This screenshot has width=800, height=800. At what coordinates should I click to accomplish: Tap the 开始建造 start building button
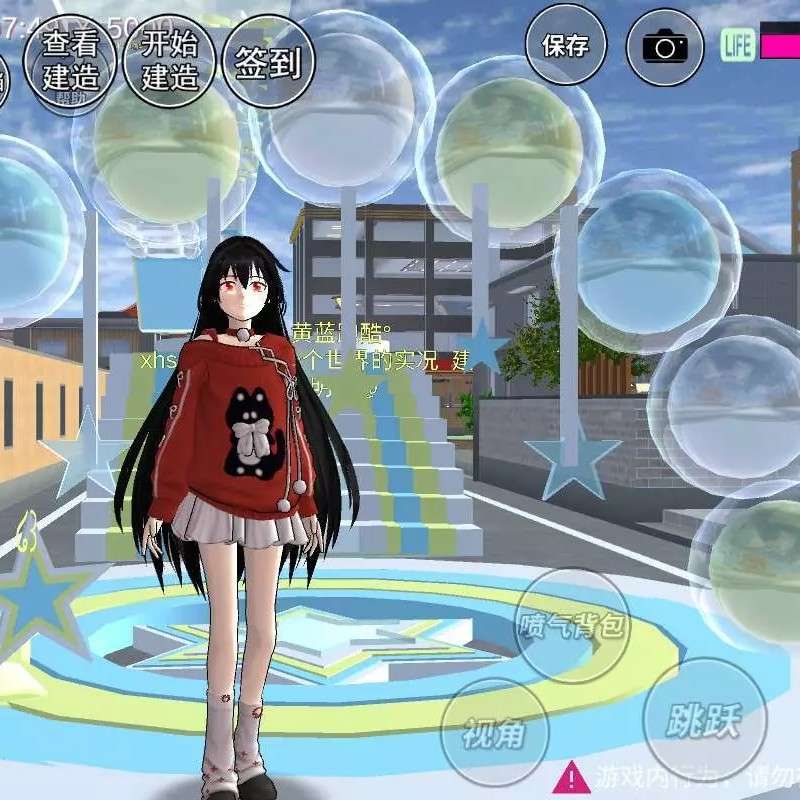click(x=169, y=59)
